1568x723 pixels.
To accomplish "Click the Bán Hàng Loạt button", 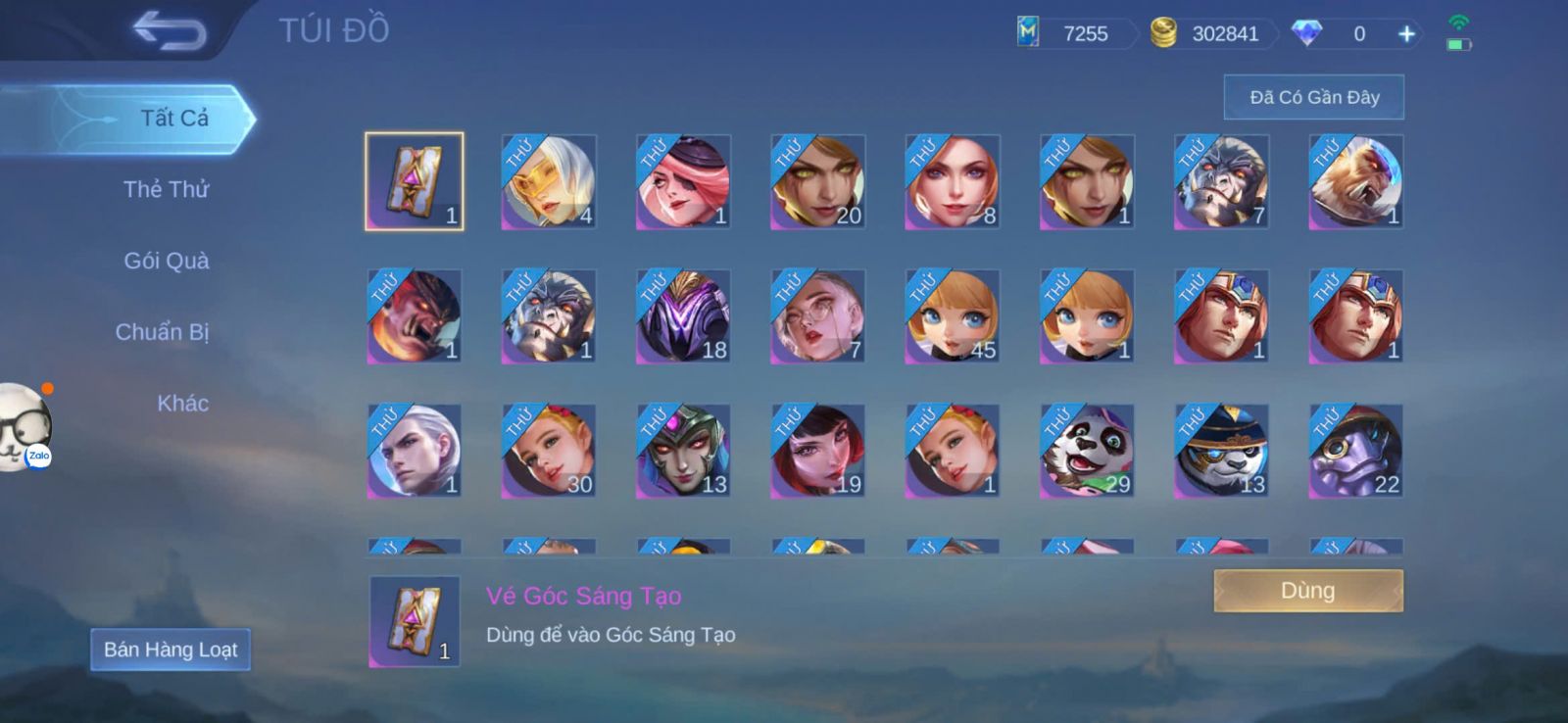I will click(x=171, y=650).
